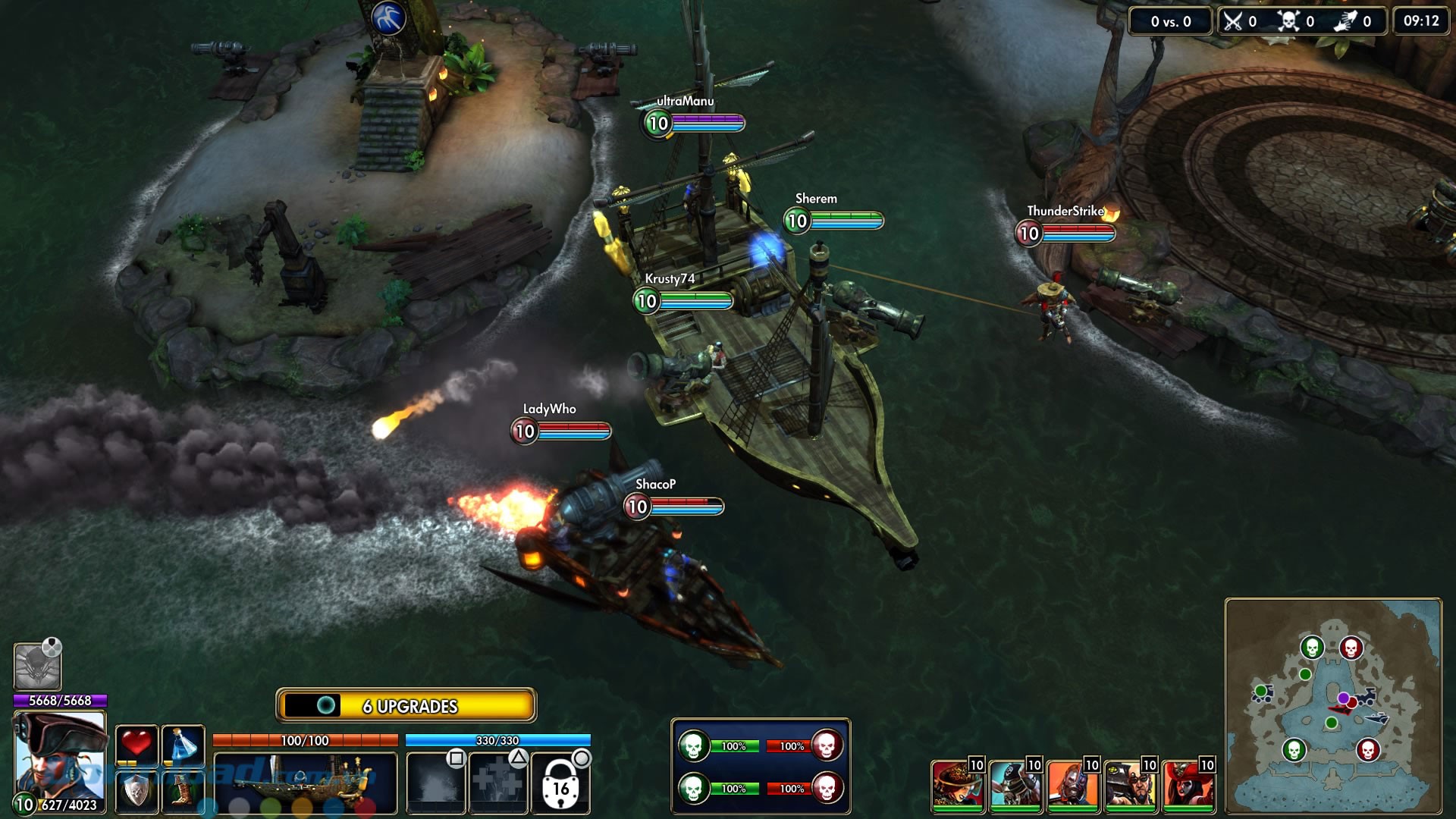Click the bottom-right red skull minimap marker
1456x819 pixels.
pyautogui.click(x=1367, y=750)
